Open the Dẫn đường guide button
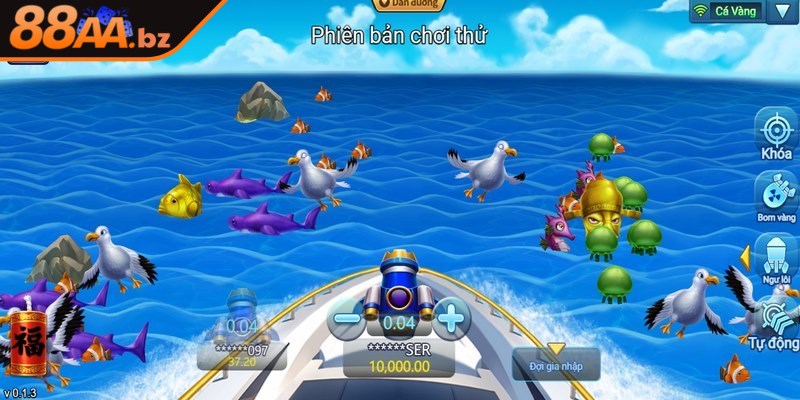Screen dimensions: 800x400 click(x=408, y=5)
